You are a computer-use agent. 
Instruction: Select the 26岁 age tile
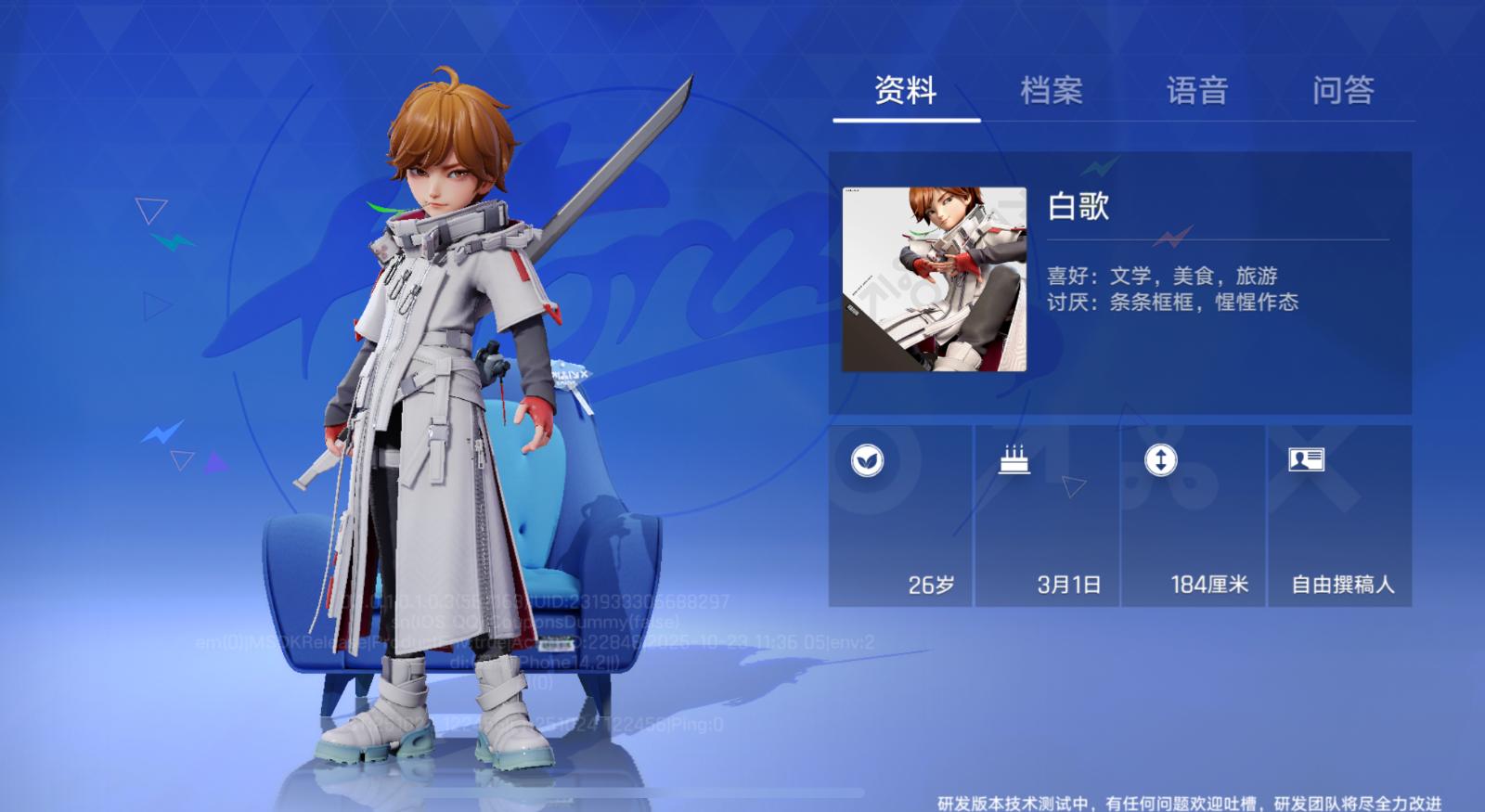(x=900, y=516)
